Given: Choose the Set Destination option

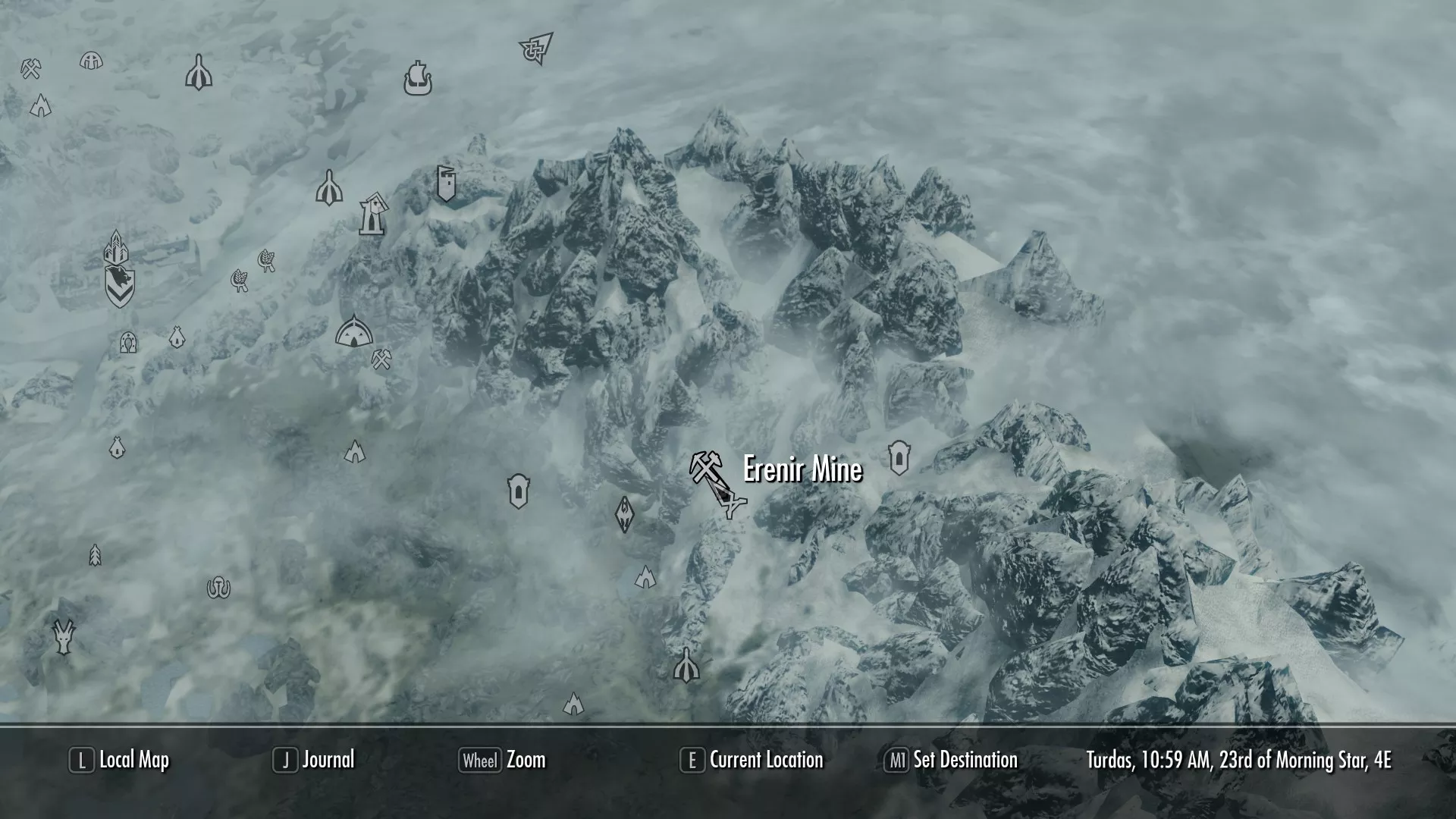Looking at the screenshot, I should (x=965, y=760).
